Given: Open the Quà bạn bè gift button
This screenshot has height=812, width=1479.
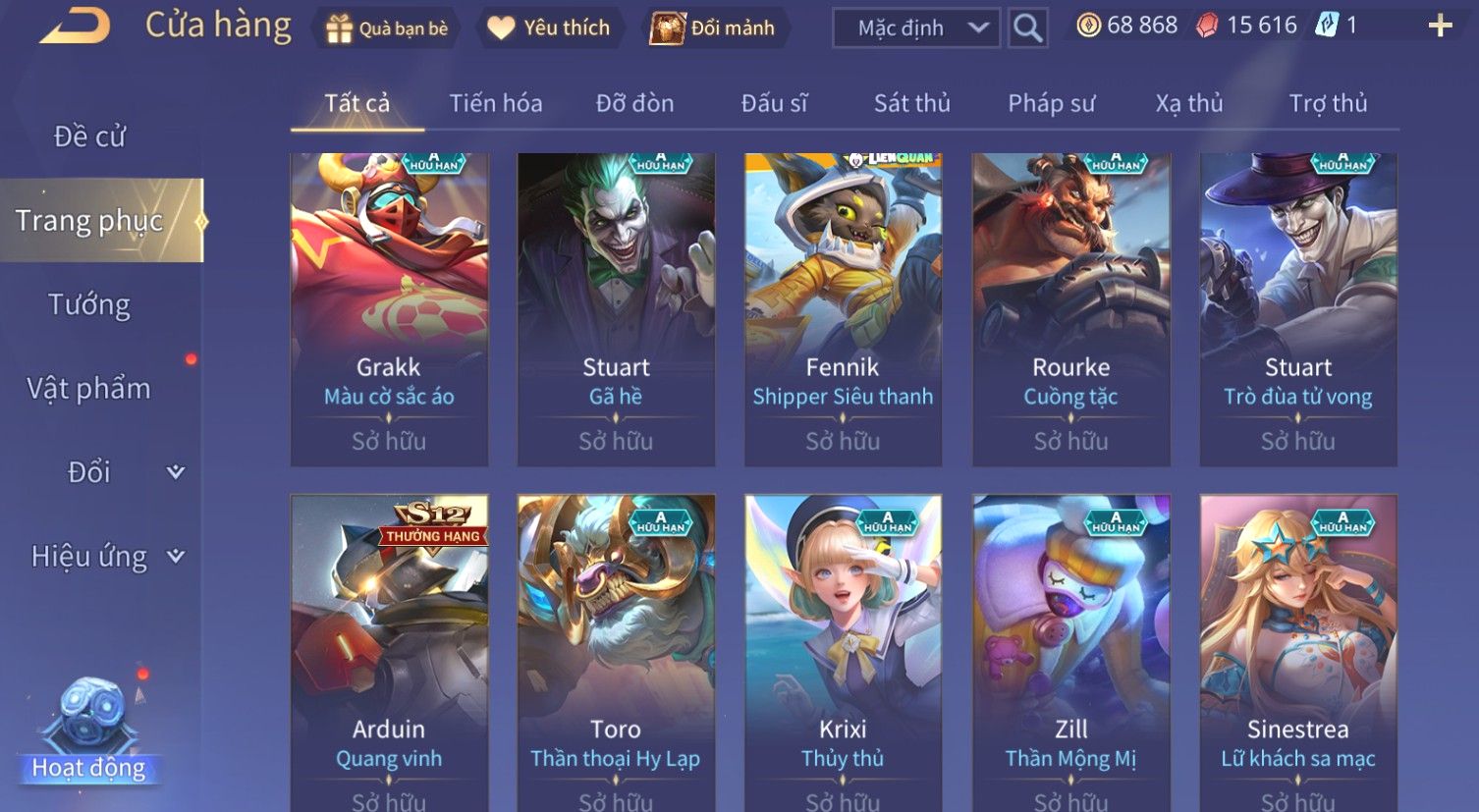Looking at the screenshot, I should point(386,28).
